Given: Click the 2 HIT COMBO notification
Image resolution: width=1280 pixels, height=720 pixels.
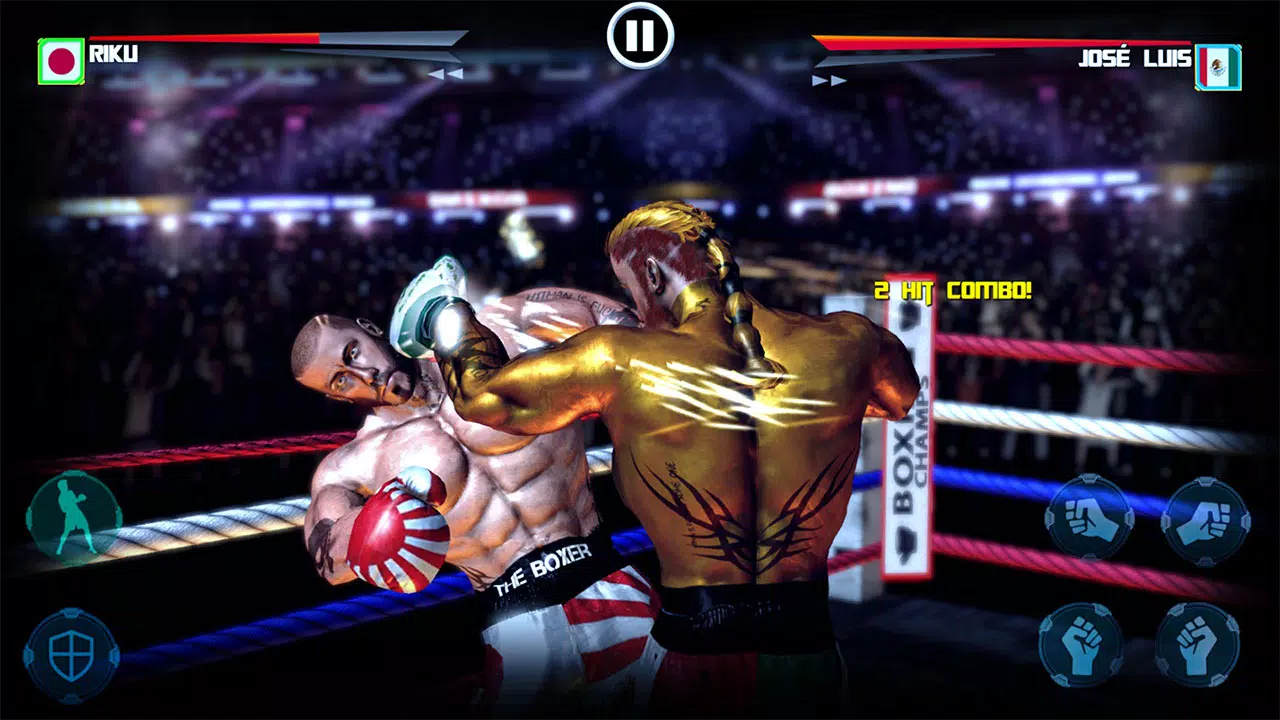Looking at the screenshot, I should 953,292.
